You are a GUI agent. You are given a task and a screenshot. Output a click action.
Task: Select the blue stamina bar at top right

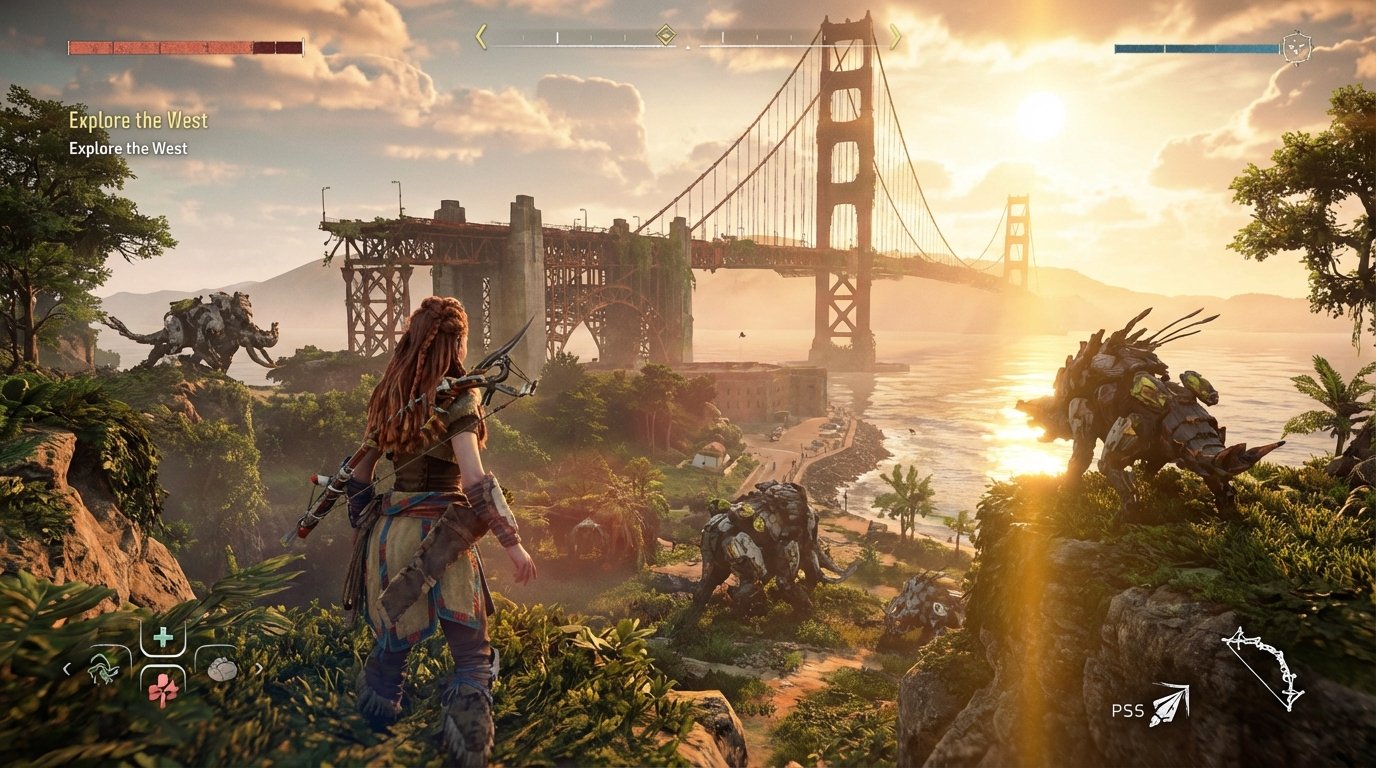pyautogui.click(x=1195, y=47)
